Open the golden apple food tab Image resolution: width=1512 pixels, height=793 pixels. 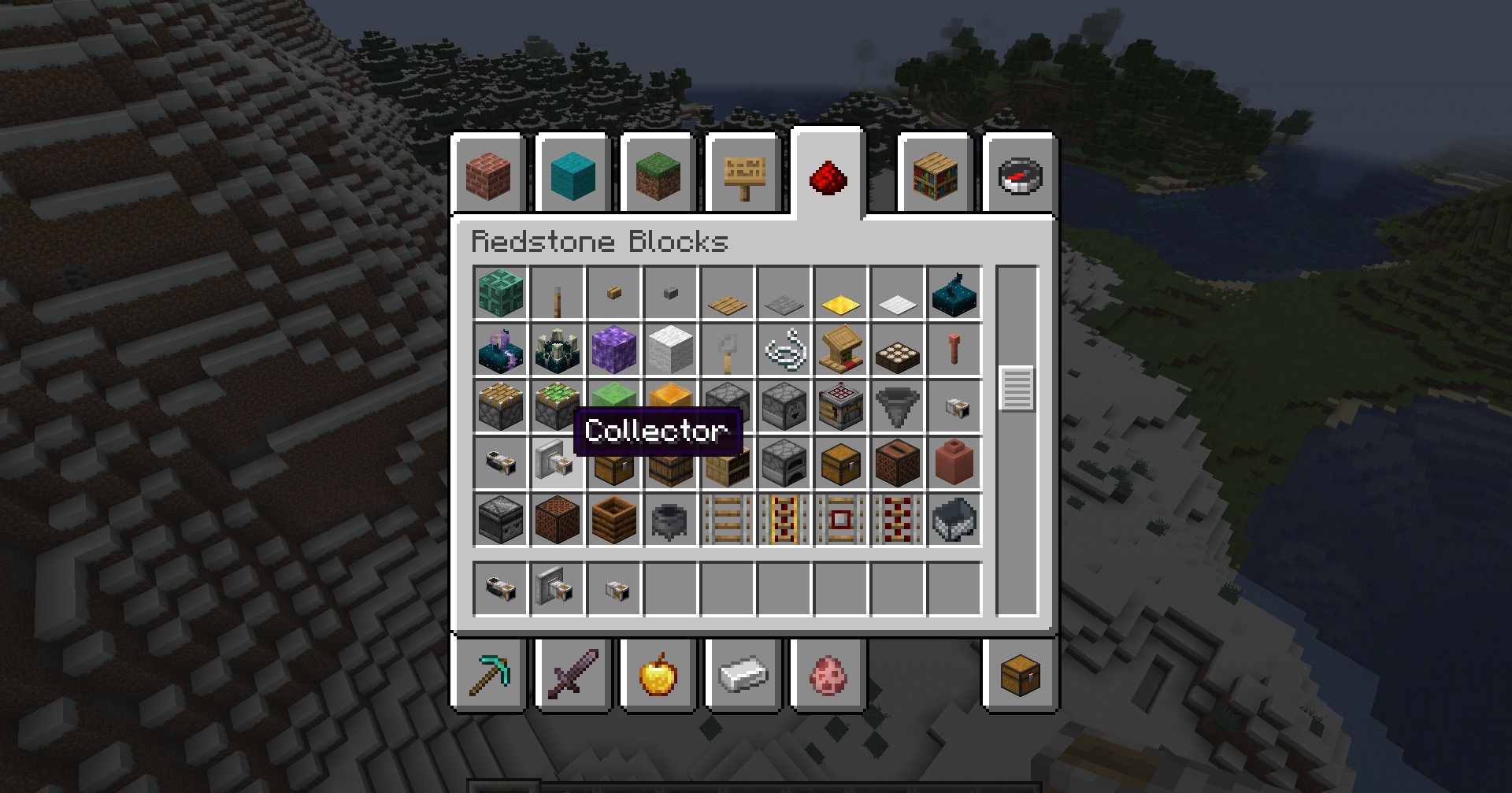click(x=658, y=675)
